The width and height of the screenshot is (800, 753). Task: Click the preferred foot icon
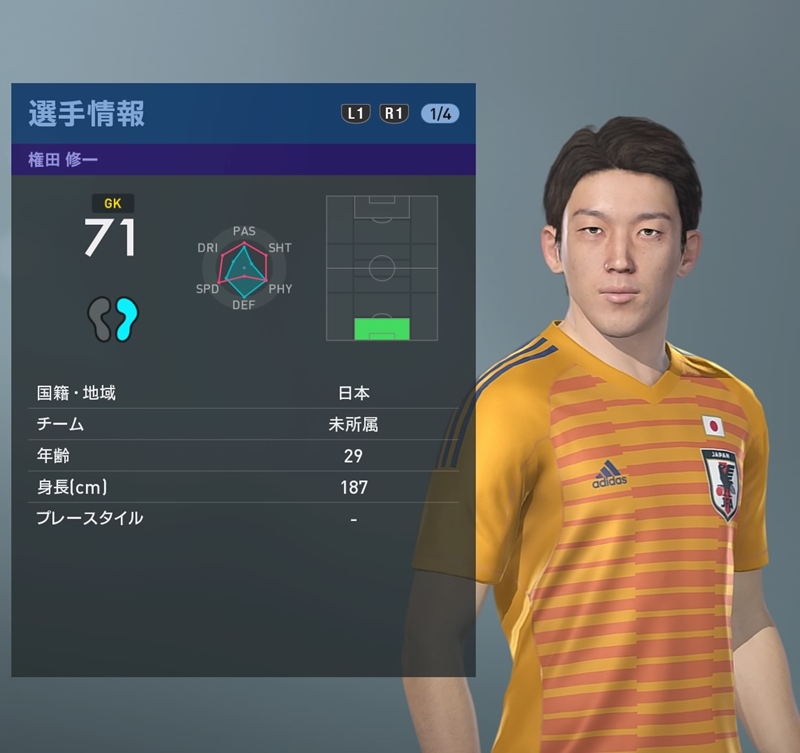[112, 318]
